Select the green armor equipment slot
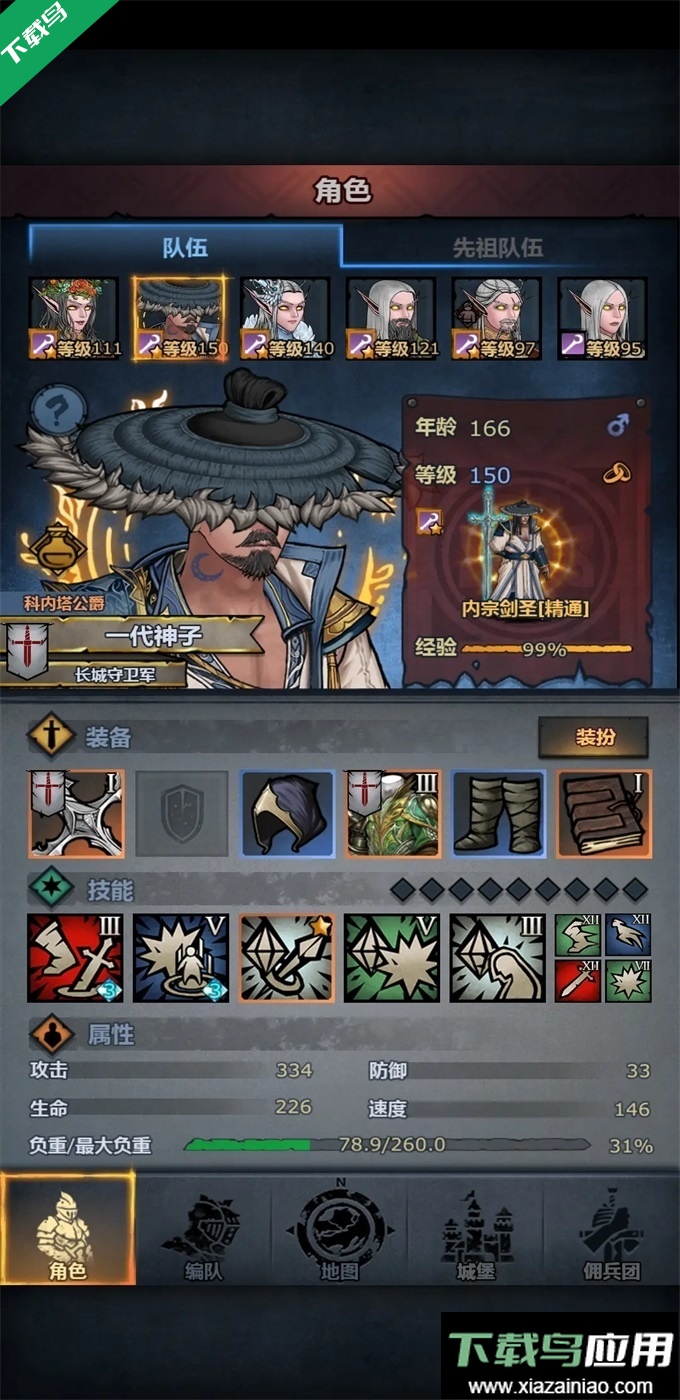The height and width of the screenshot is (1400, 680). [393, 813]
